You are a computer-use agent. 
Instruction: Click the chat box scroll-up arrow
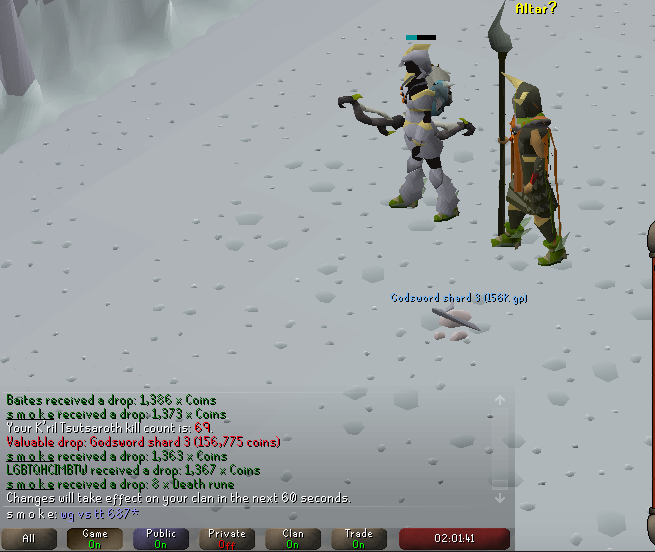click(500, 400)
